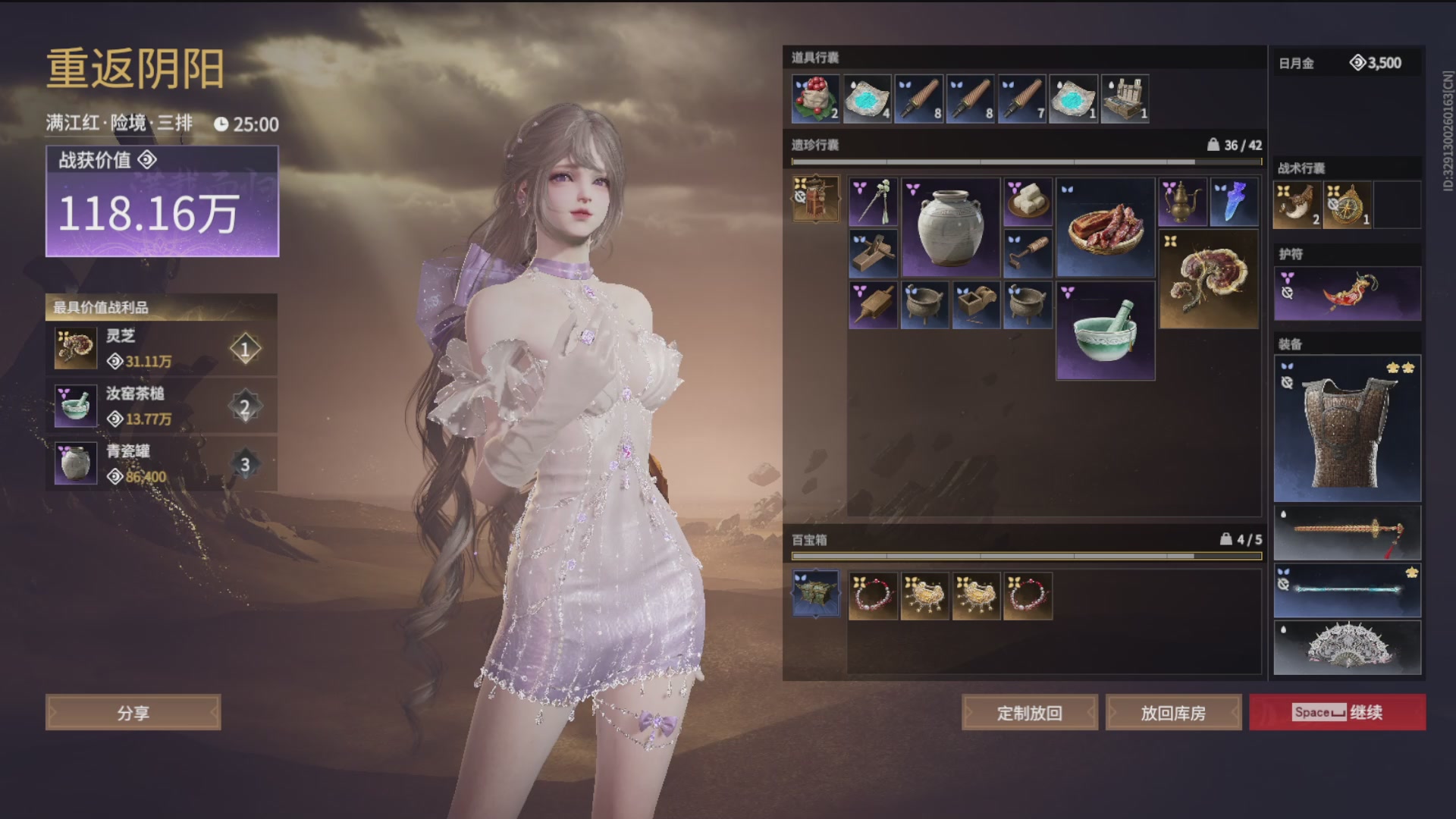Click the red berry pouch consumable
The width and height of the screenshot is (1456, 819).
click(x=815, y=99)
